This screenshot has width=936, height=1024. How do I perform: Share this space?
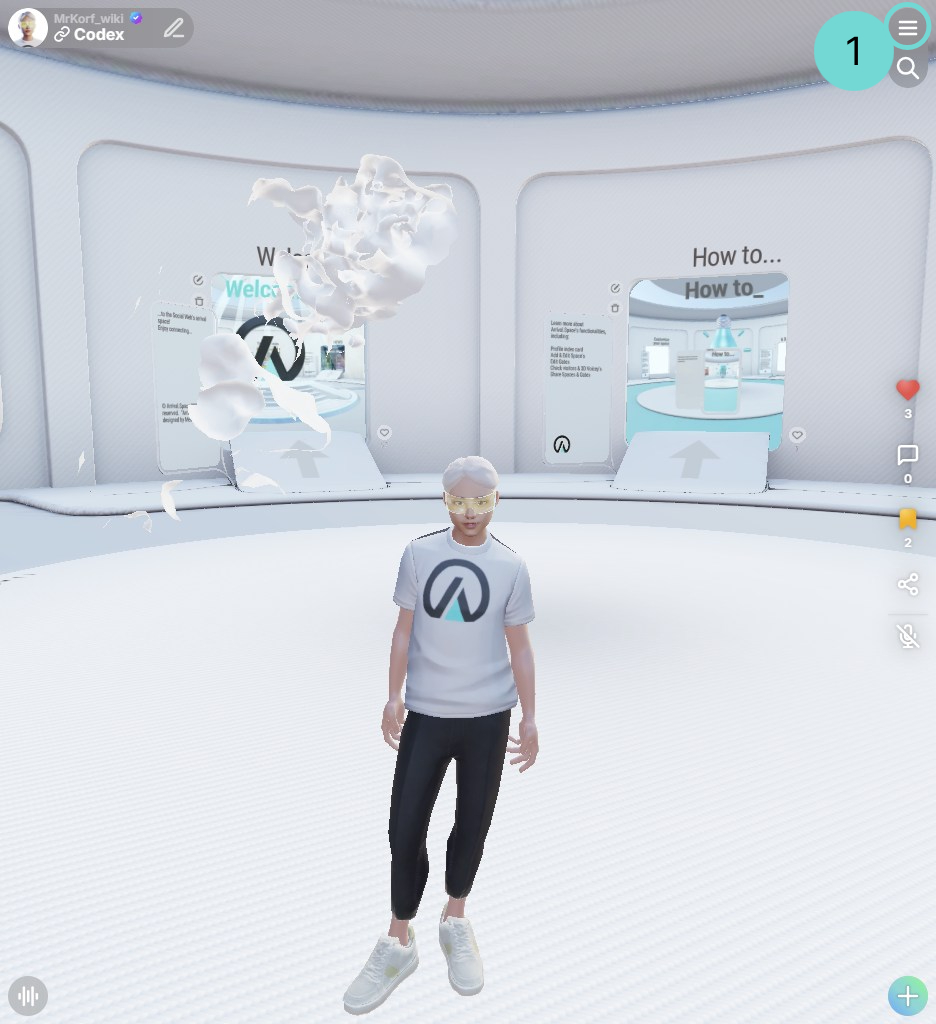pos(908,584)
